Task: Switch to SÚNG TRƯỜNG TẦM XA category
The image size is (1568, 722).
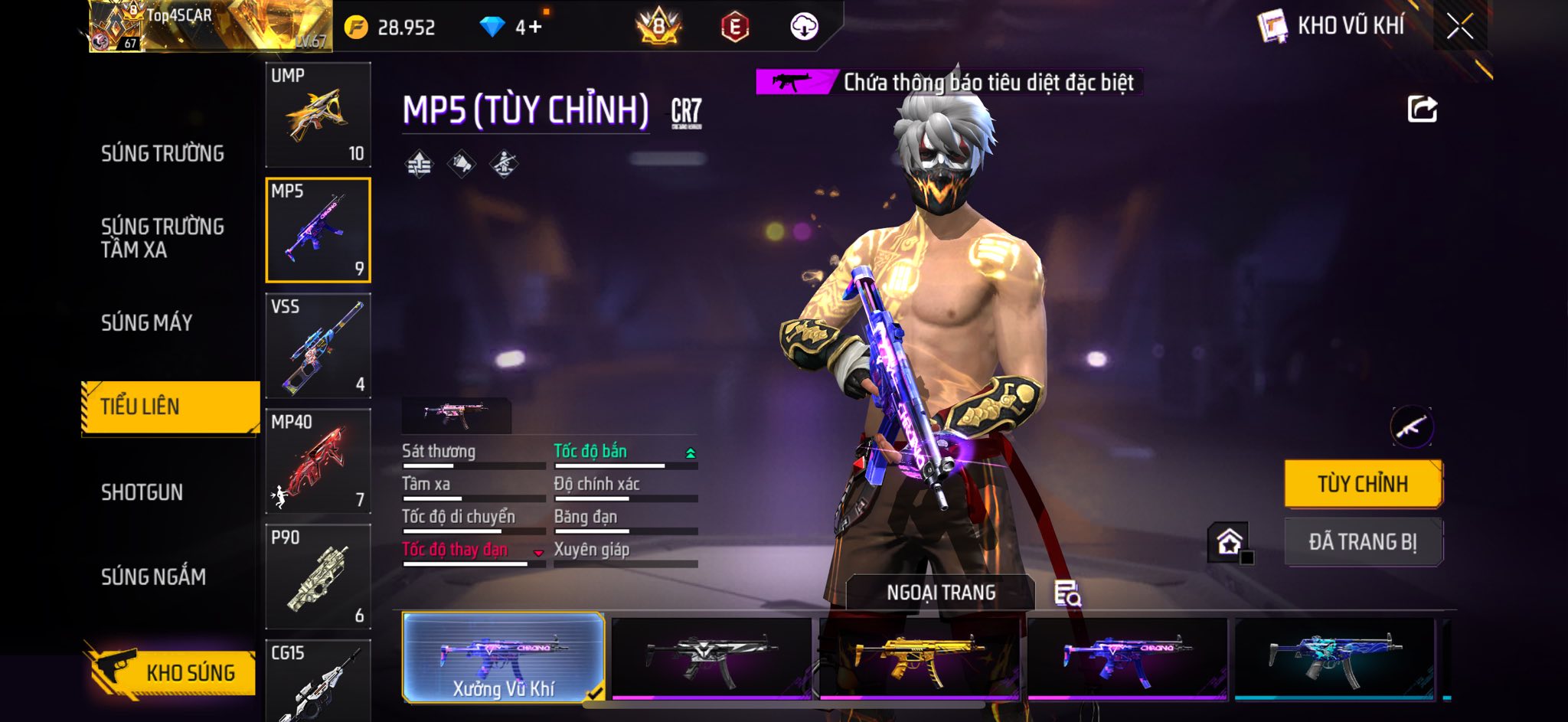Action: tap(162, 238)
